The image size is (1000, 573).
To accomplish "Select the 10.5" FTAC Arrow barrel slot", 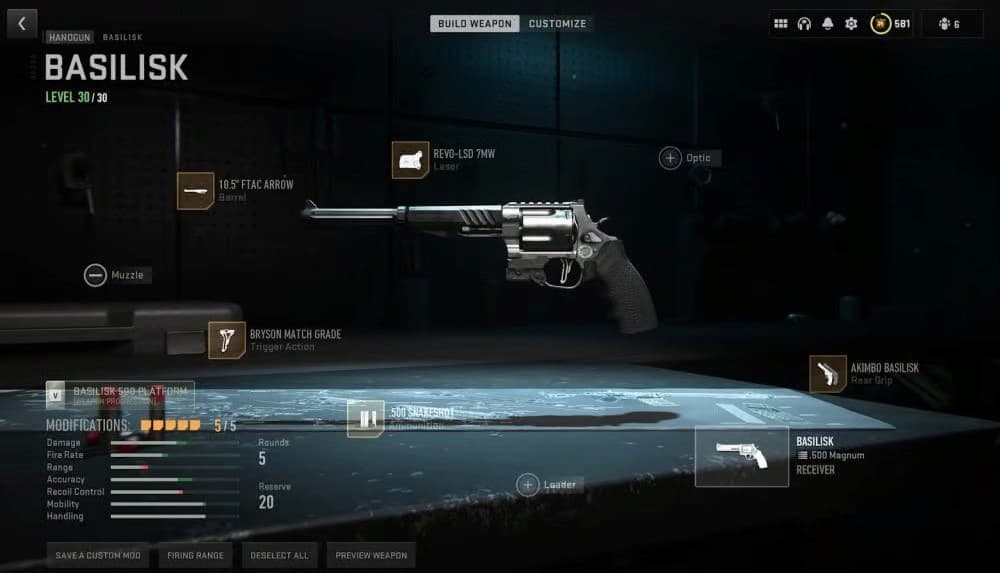I will click(x=196, y=190).
